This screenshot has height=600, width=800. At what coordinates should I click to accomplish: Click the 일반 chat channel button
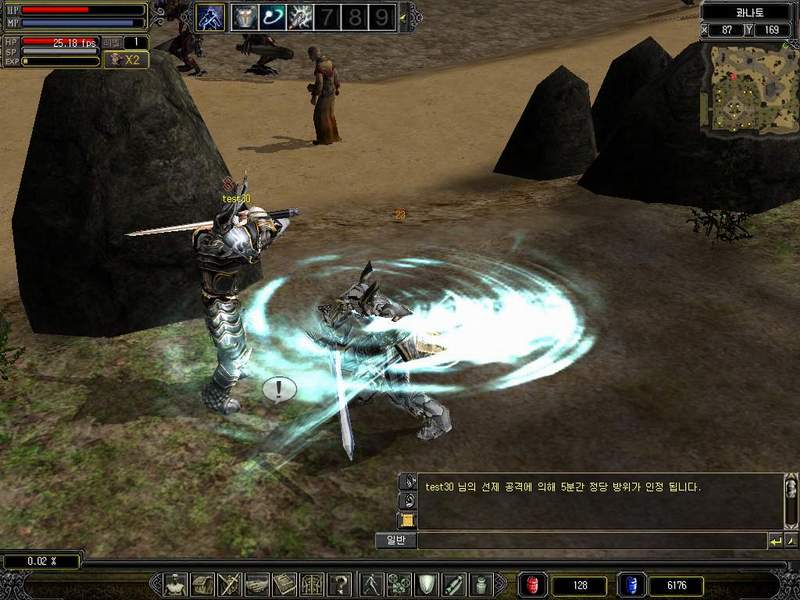click(395, 540)
